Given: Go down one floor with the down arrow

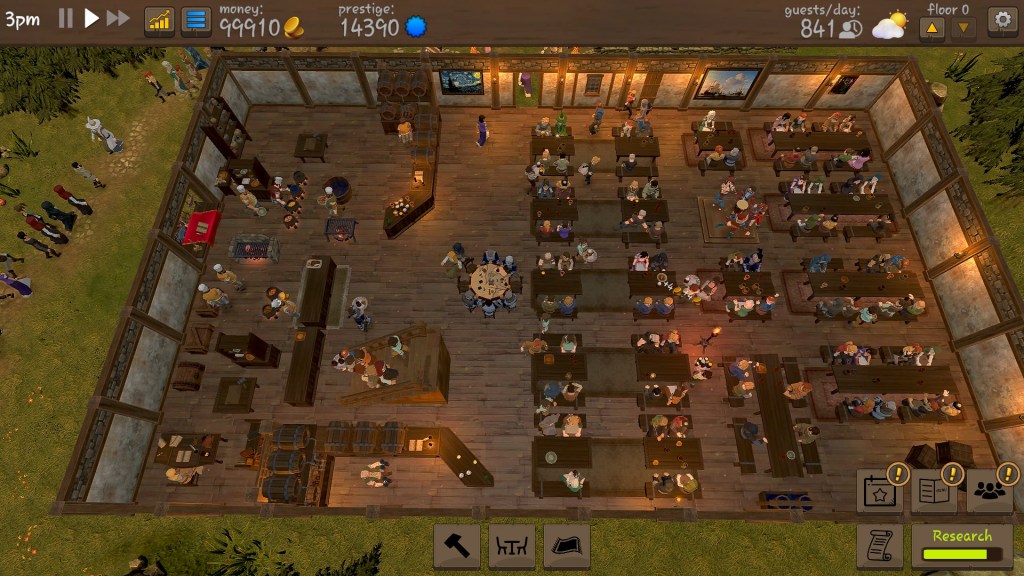Looking at the screenshot, I should [964, 28].
